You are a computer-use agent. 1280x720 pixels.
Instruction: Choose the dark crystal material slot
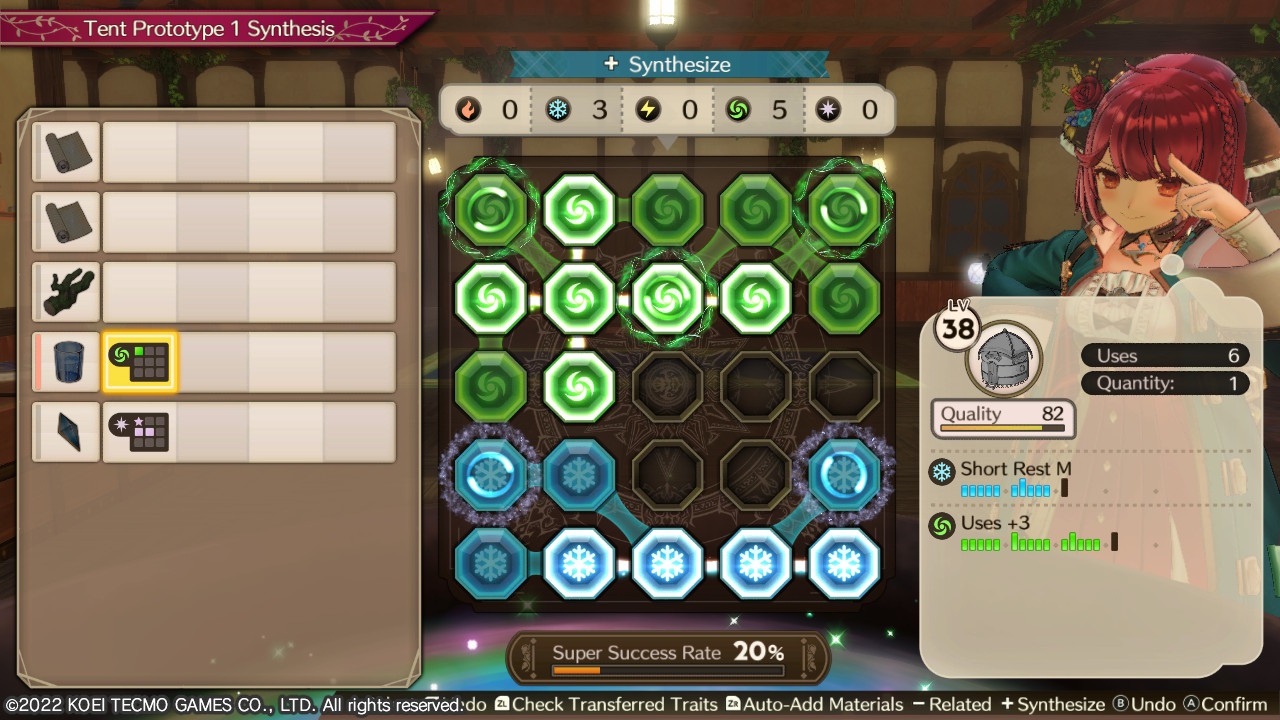click(67, 432)
